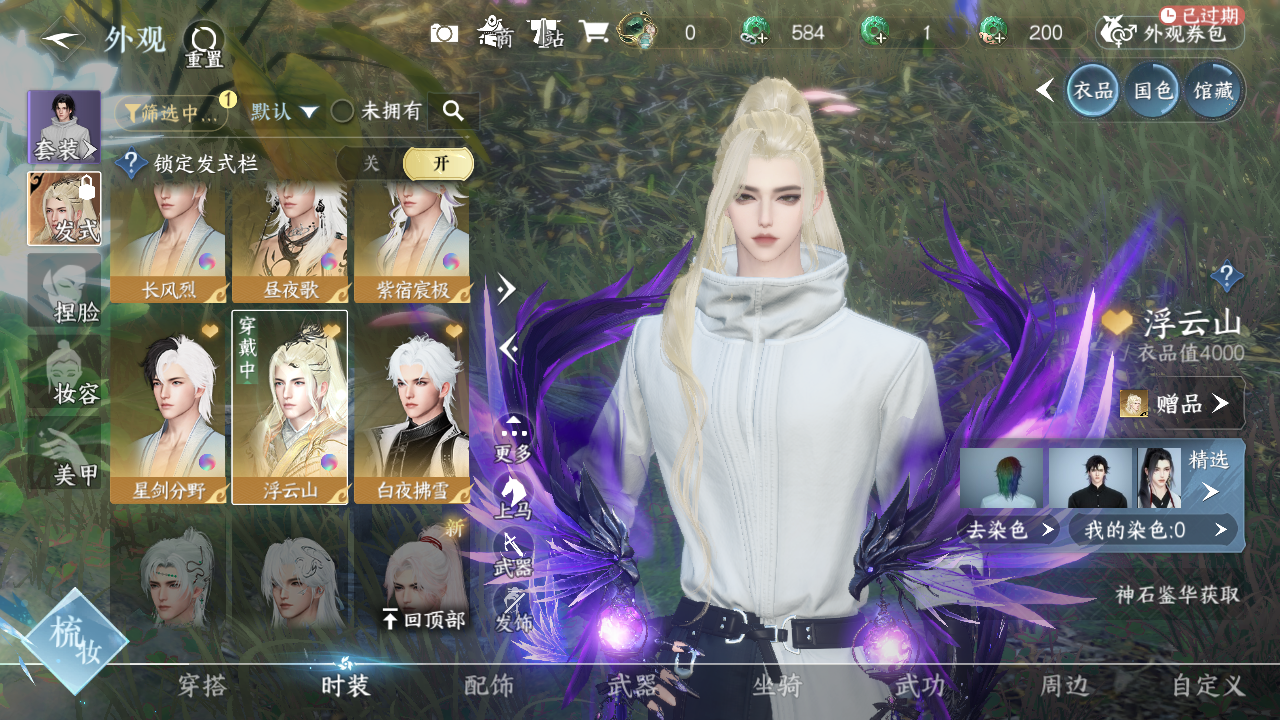Expand the 默认 sort dropdown
This screenshot has height=720, width=1280.
click(284, 112)
